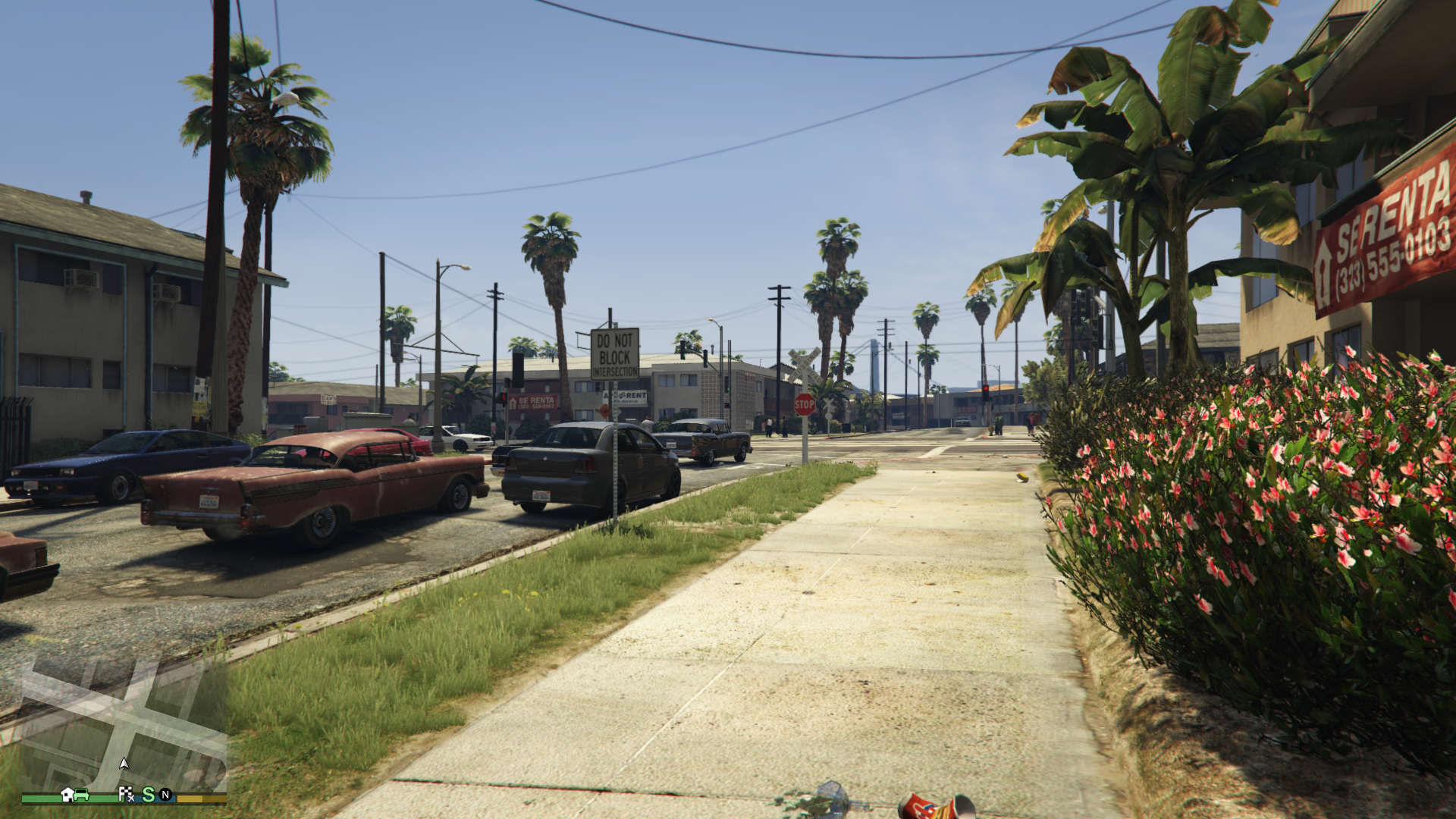Click the white player arrow on minimap
Screen dimensions: 1456x819
[124, 763]
